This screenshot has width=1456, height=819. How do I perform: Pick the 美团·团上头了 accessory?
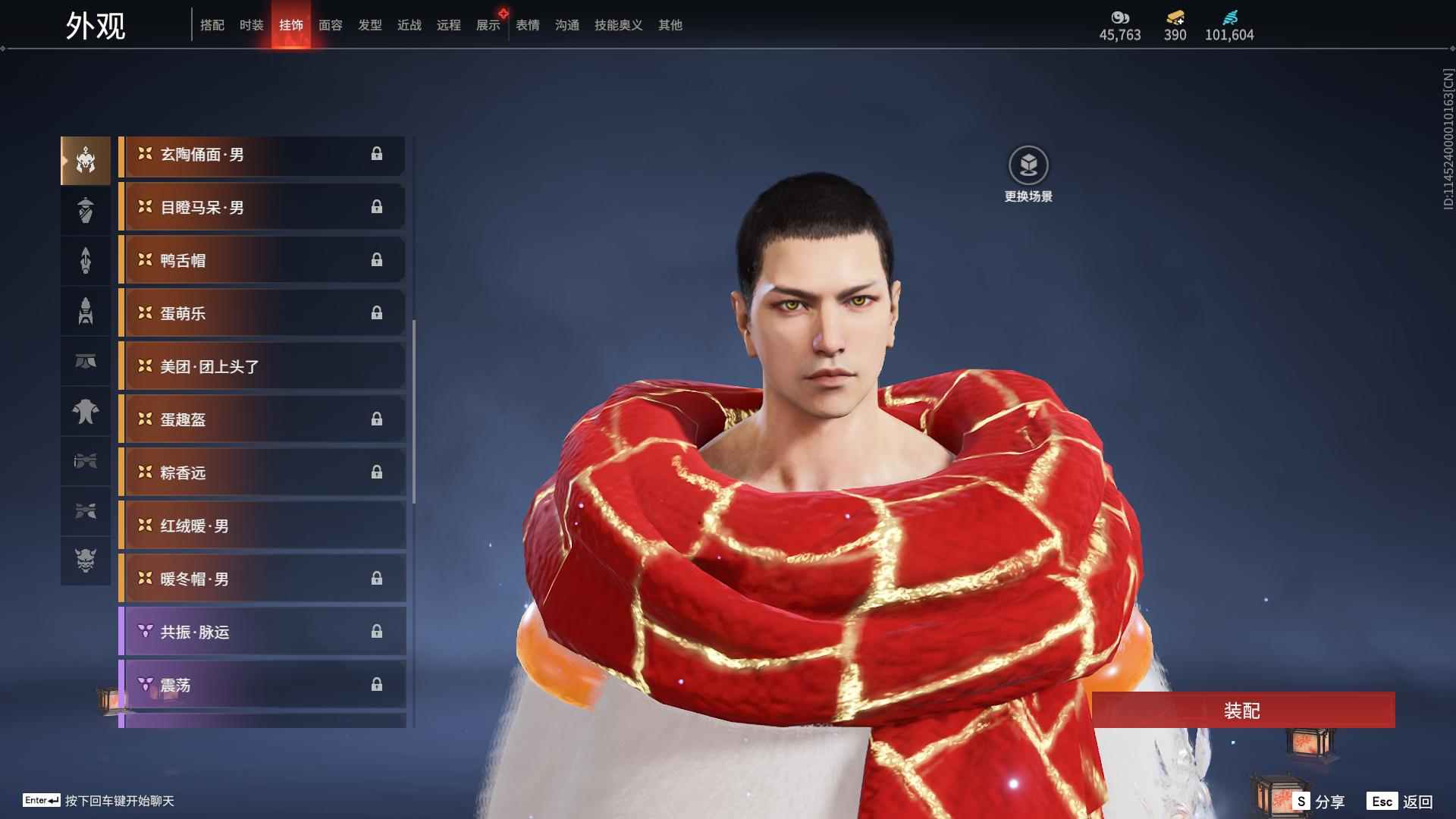tap(262, 367)
